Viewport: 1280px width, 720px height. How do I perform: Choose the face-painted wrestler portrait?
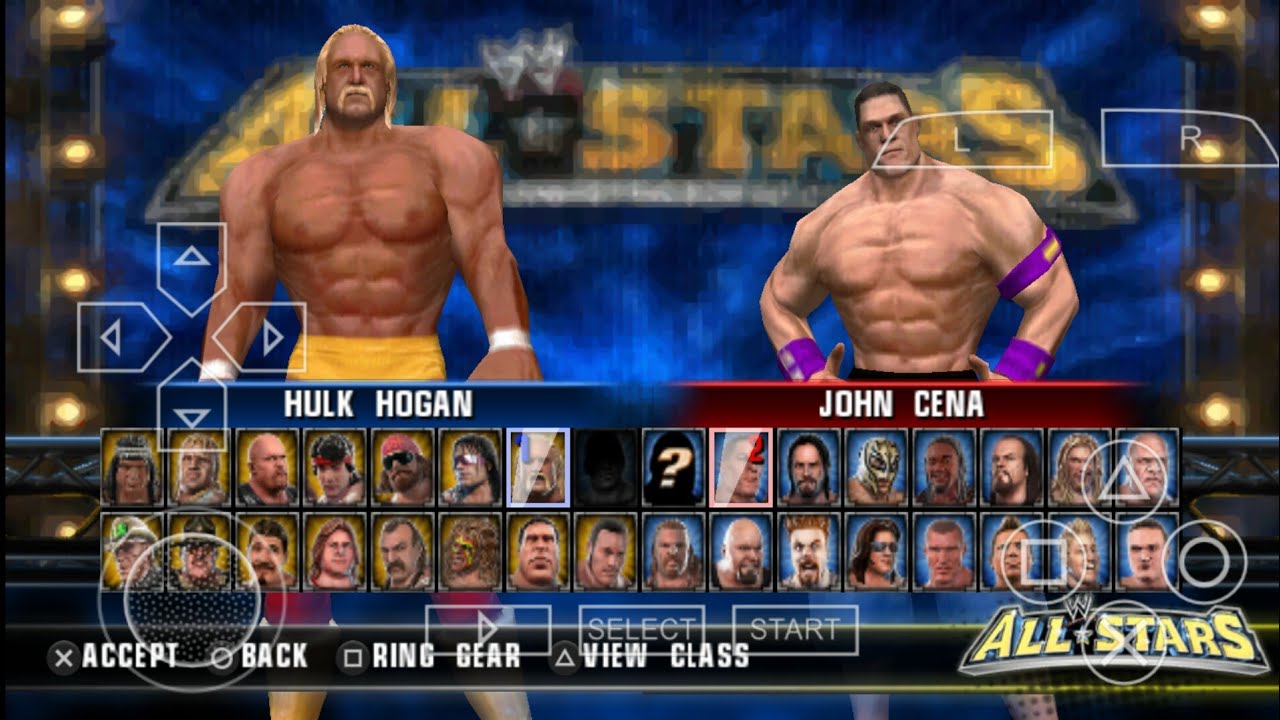(470, 551)
